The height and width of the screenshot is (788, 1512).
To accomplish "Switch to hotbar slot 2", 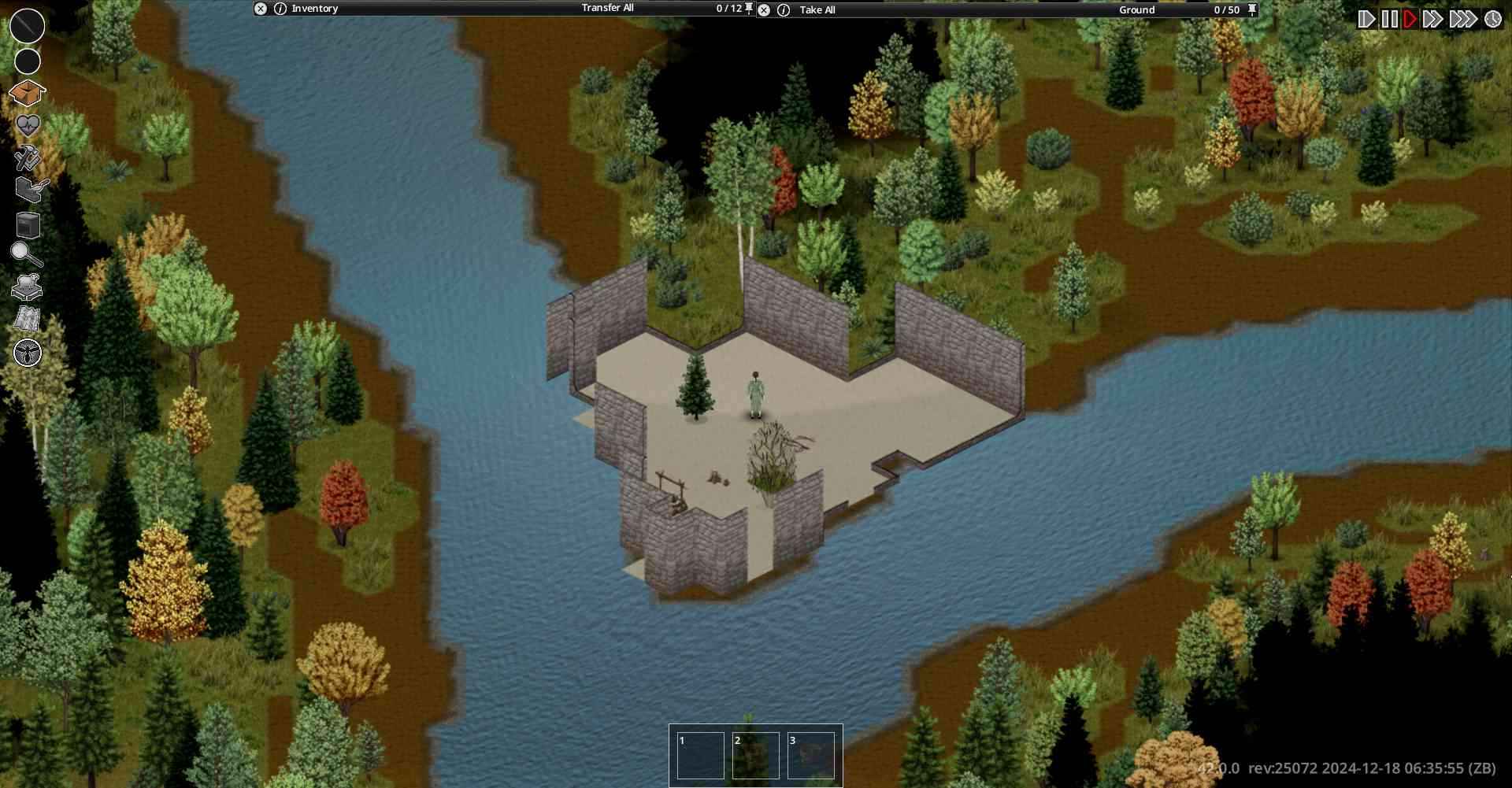I will [756, 754].
